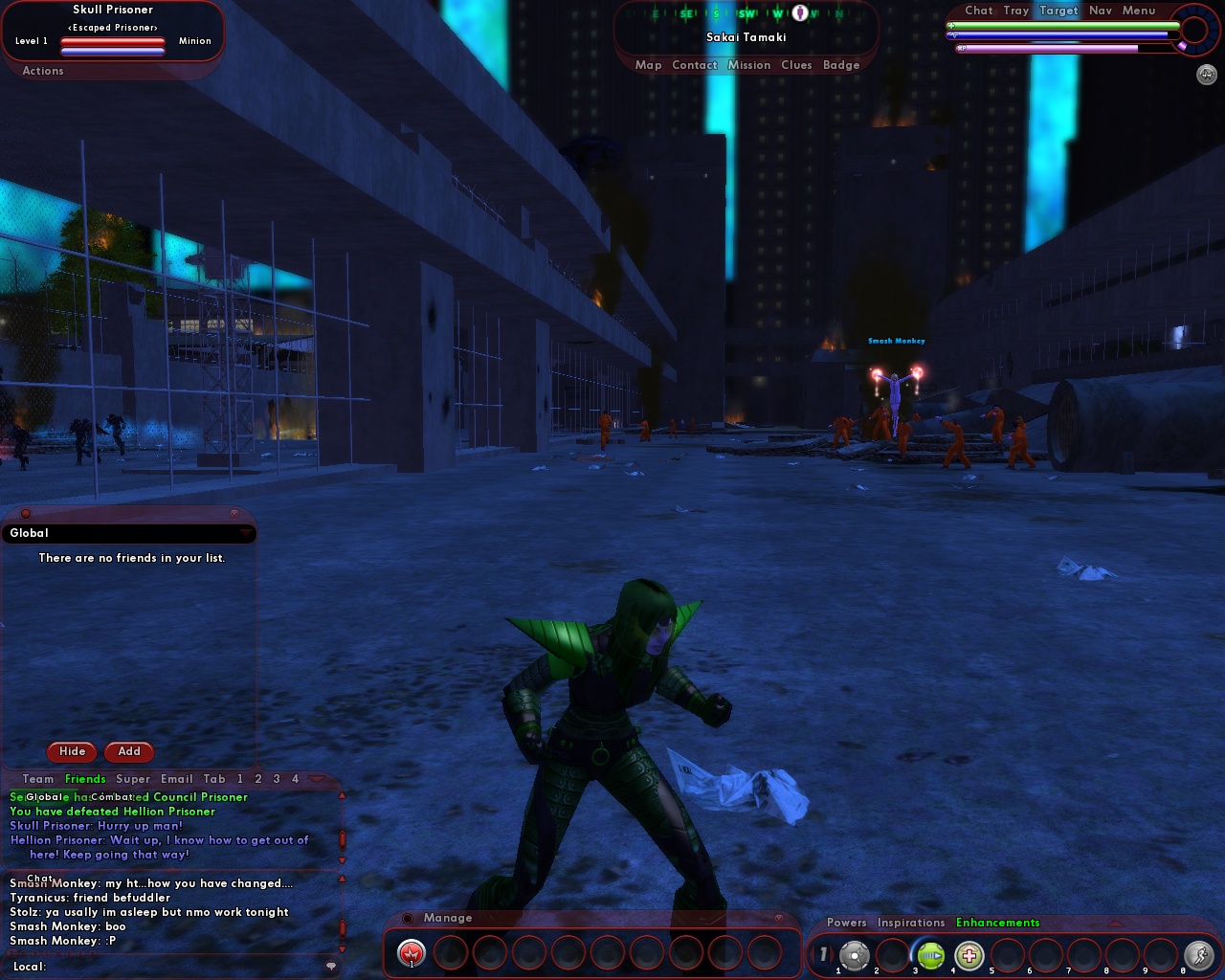Switch to the Inspirations tab
The height and width of the screenshot is (980, 1225).
point(910,922)
